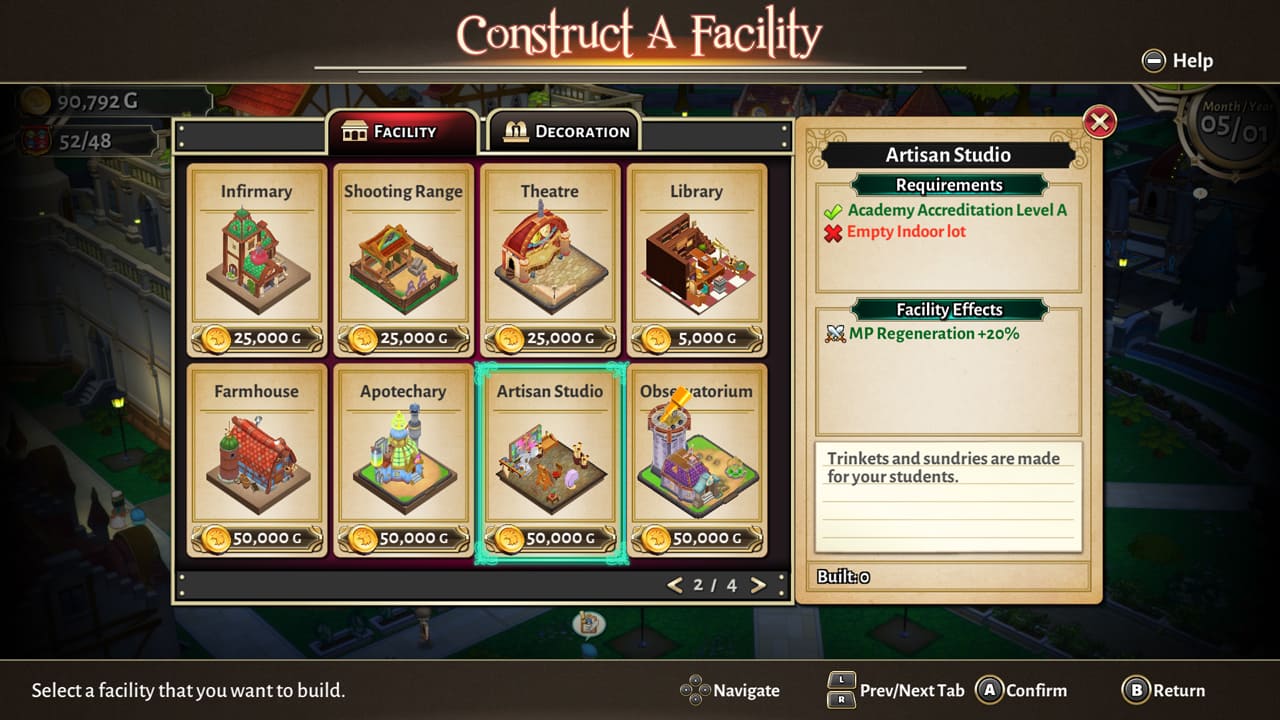Open the Help menu

[1176, 60]
